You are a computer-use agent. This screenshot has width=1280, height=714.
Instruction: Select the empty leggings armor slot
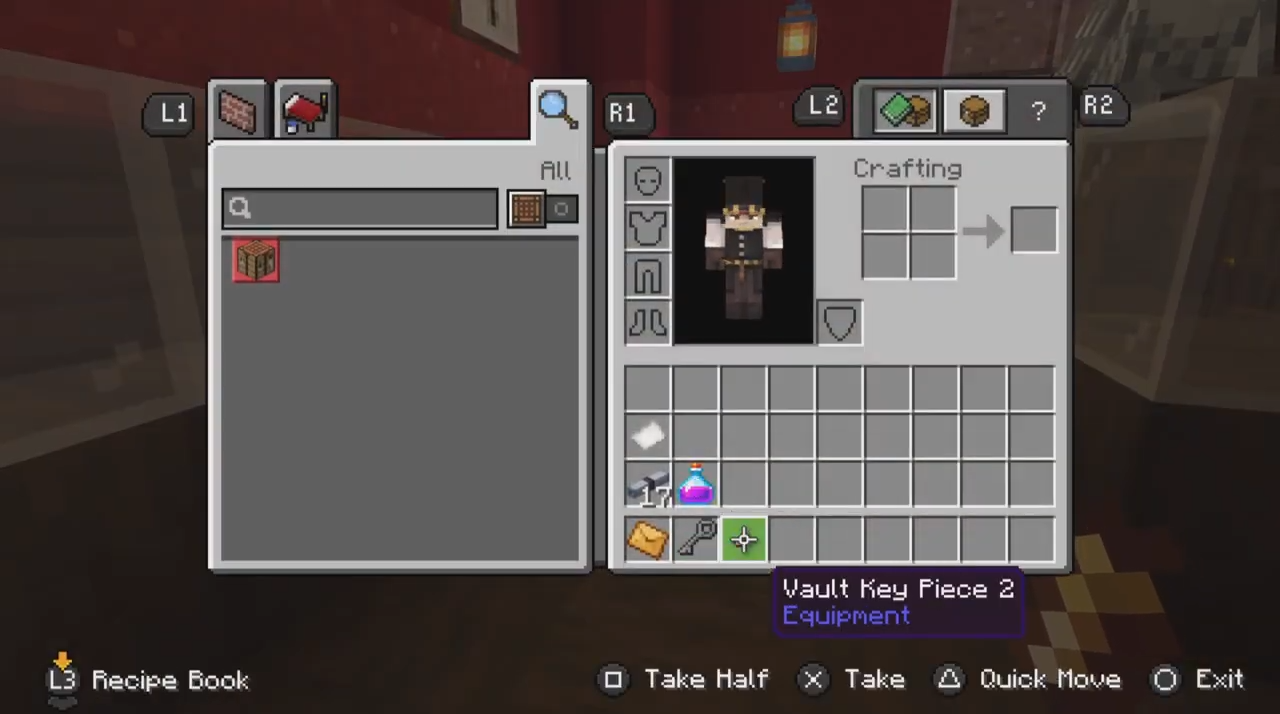(x=648, y=275)
